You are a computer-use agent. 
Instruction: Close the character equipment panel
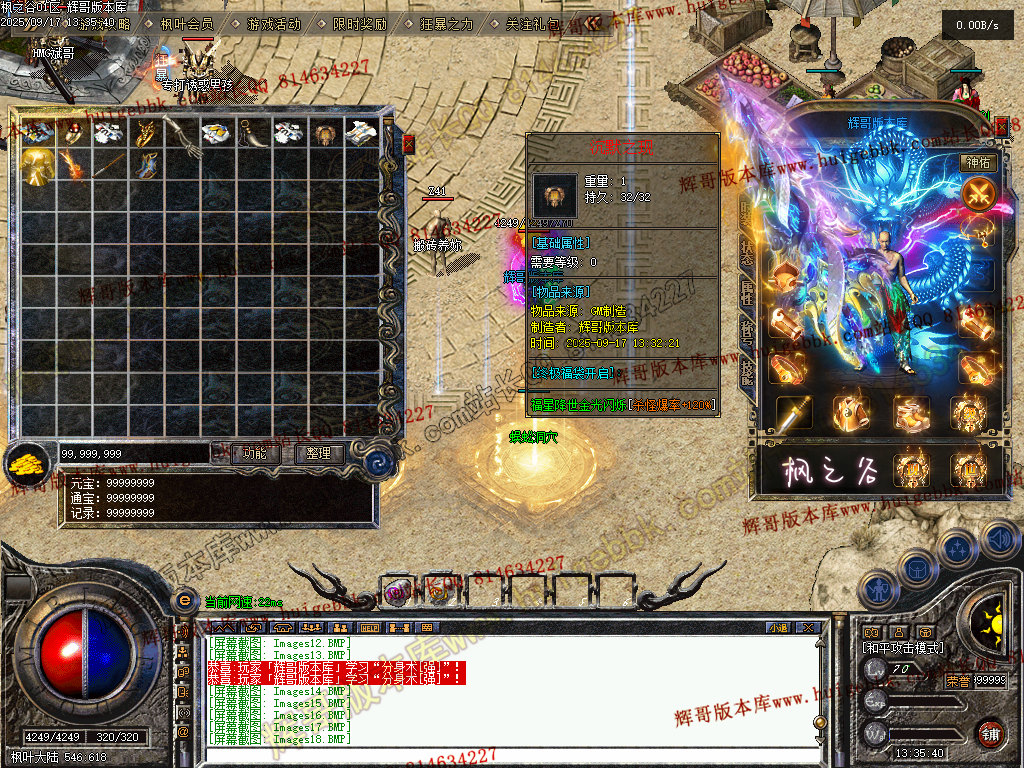(x=1001, y=127)
